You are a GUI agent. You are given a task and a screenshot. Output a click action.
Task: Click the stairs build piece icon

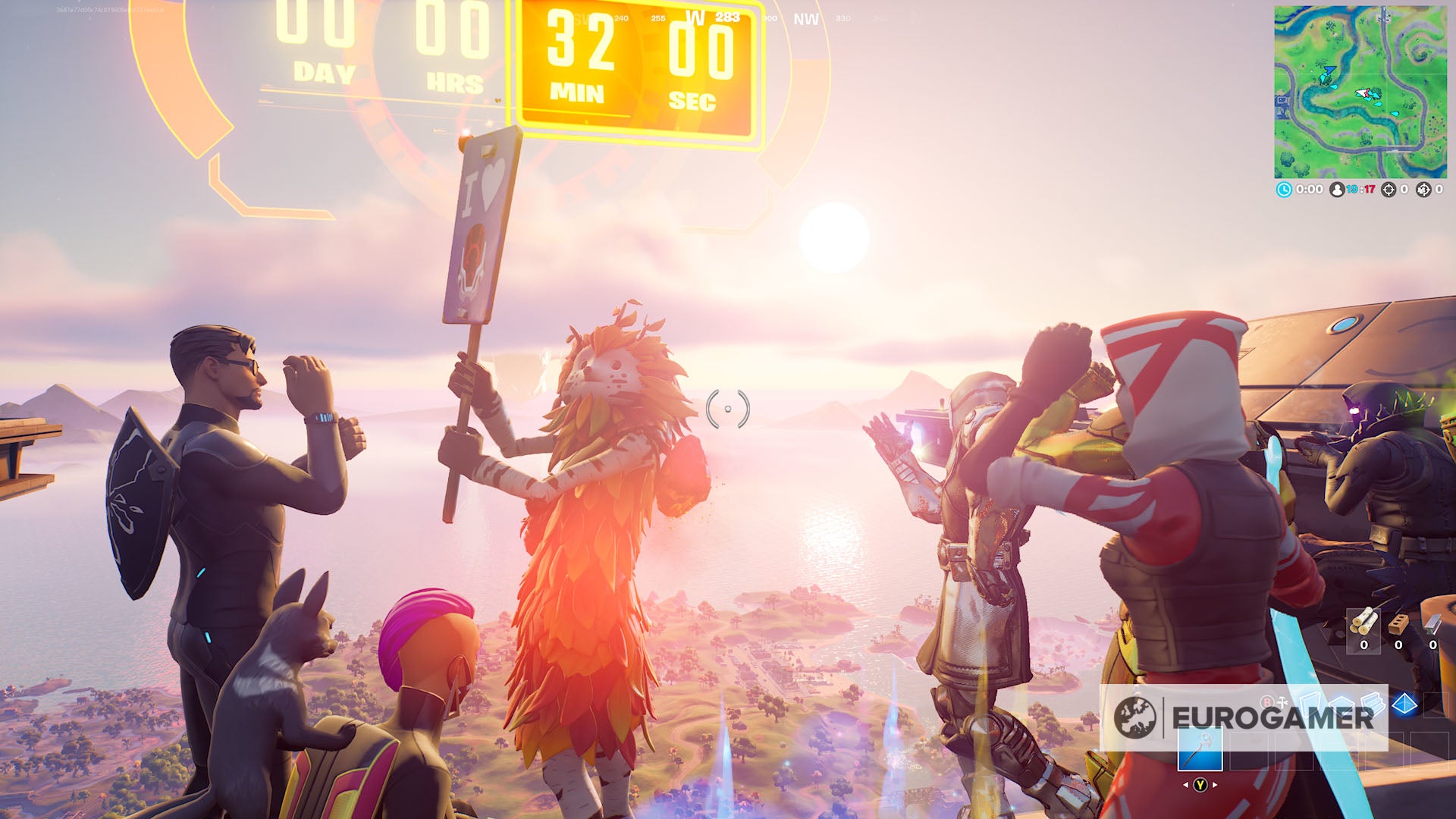1373,705
